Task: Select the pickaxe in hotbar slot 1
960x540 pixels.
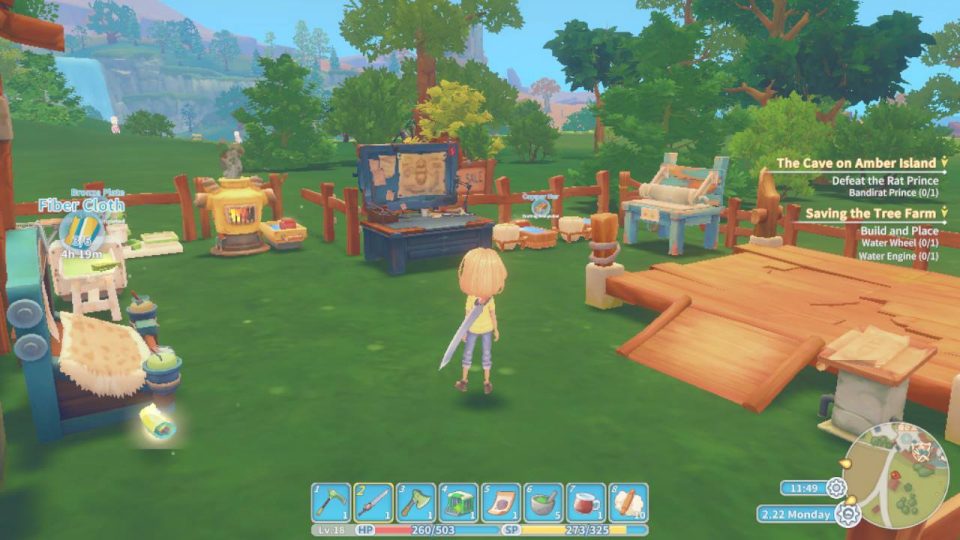Action: pos(330,502)
